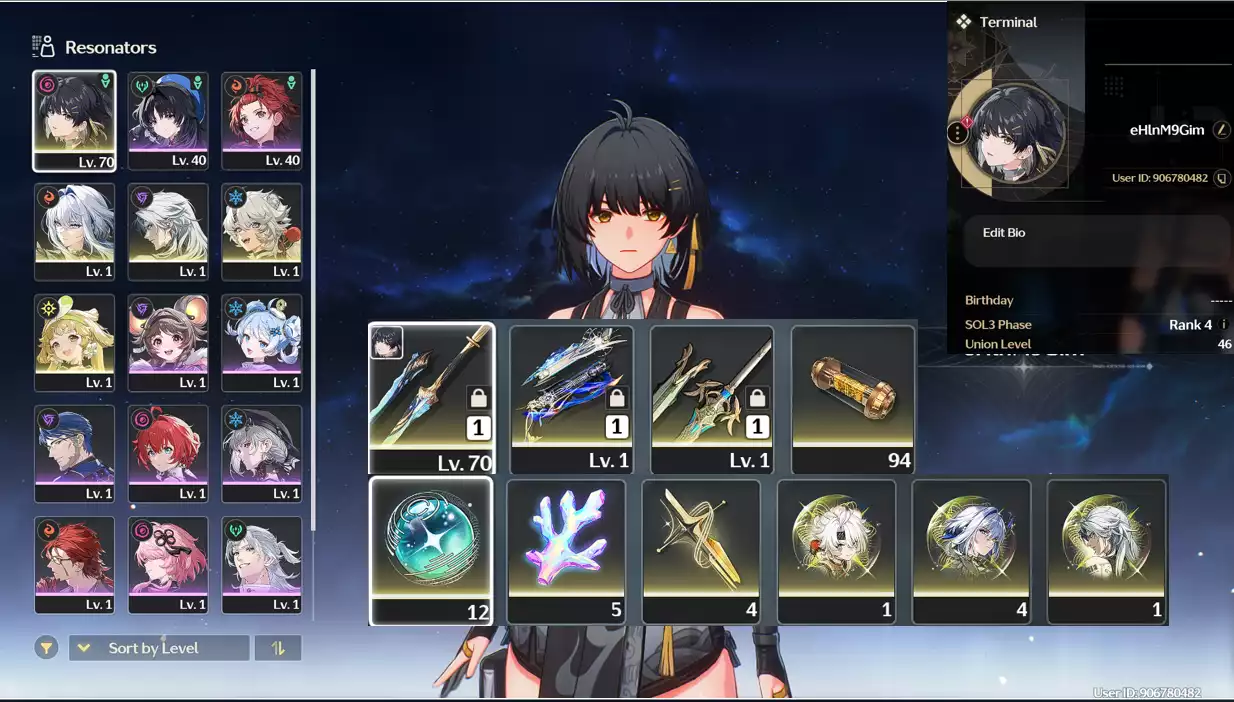This screenshot has height=702, width=1234.
Task: Click the Terminal profile avatar
Action: (1015, 134)
